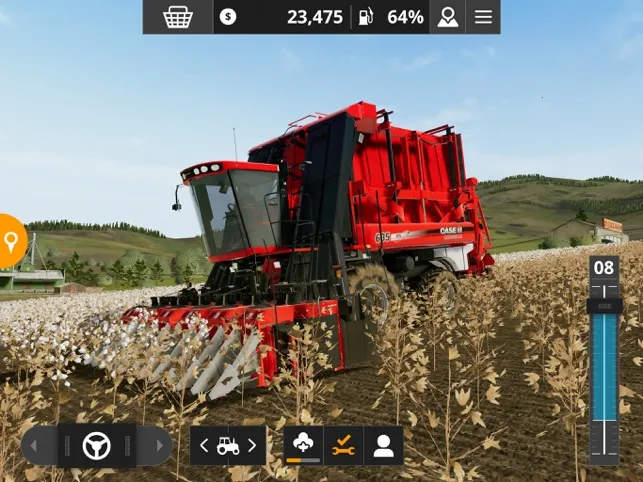Tap the orange location marker tab
Viewport: 643px width, 482px height.
pyautogui.click(x=11, y=241)
